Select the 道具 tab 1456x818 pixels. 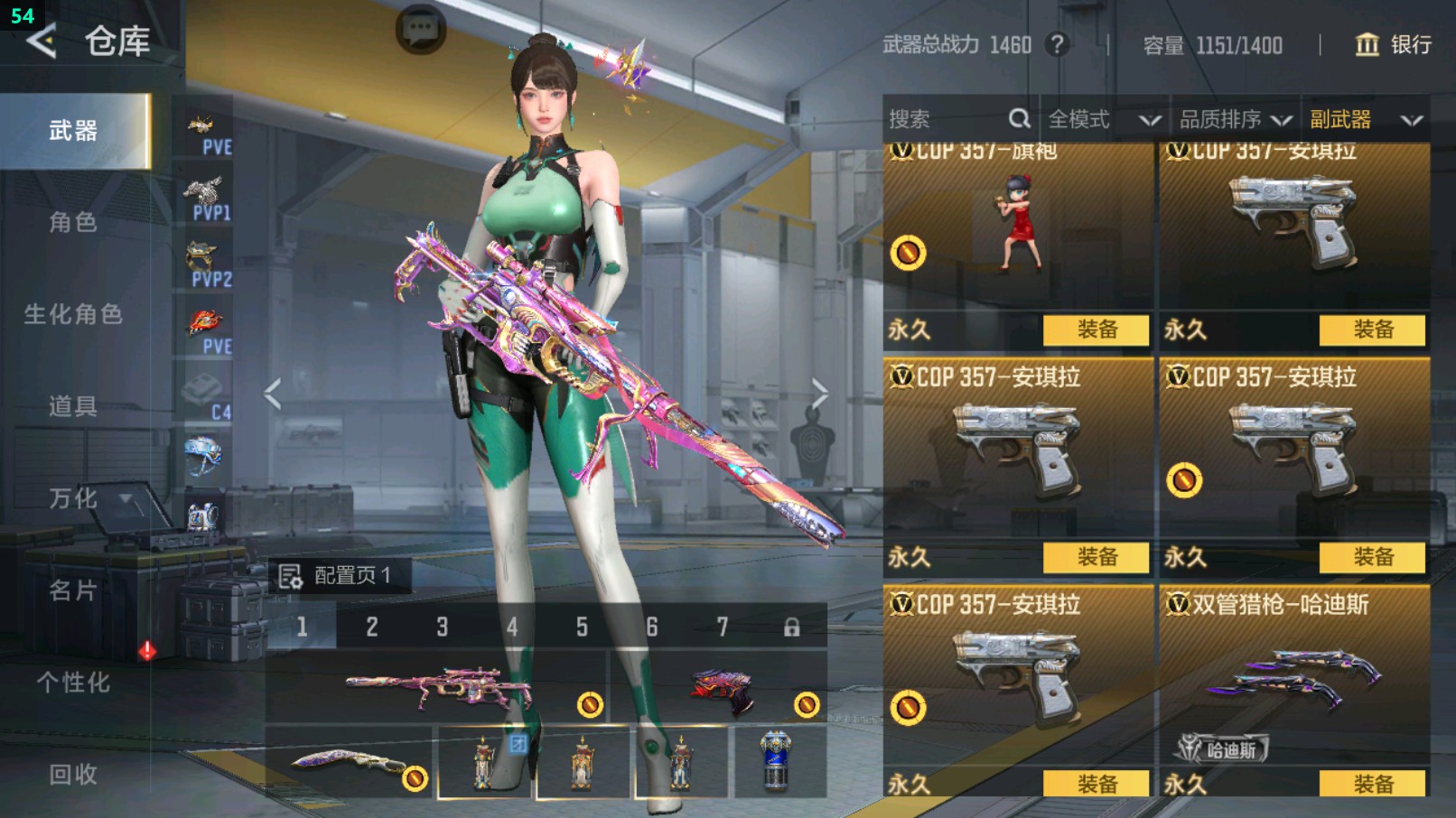click(73, 406)
